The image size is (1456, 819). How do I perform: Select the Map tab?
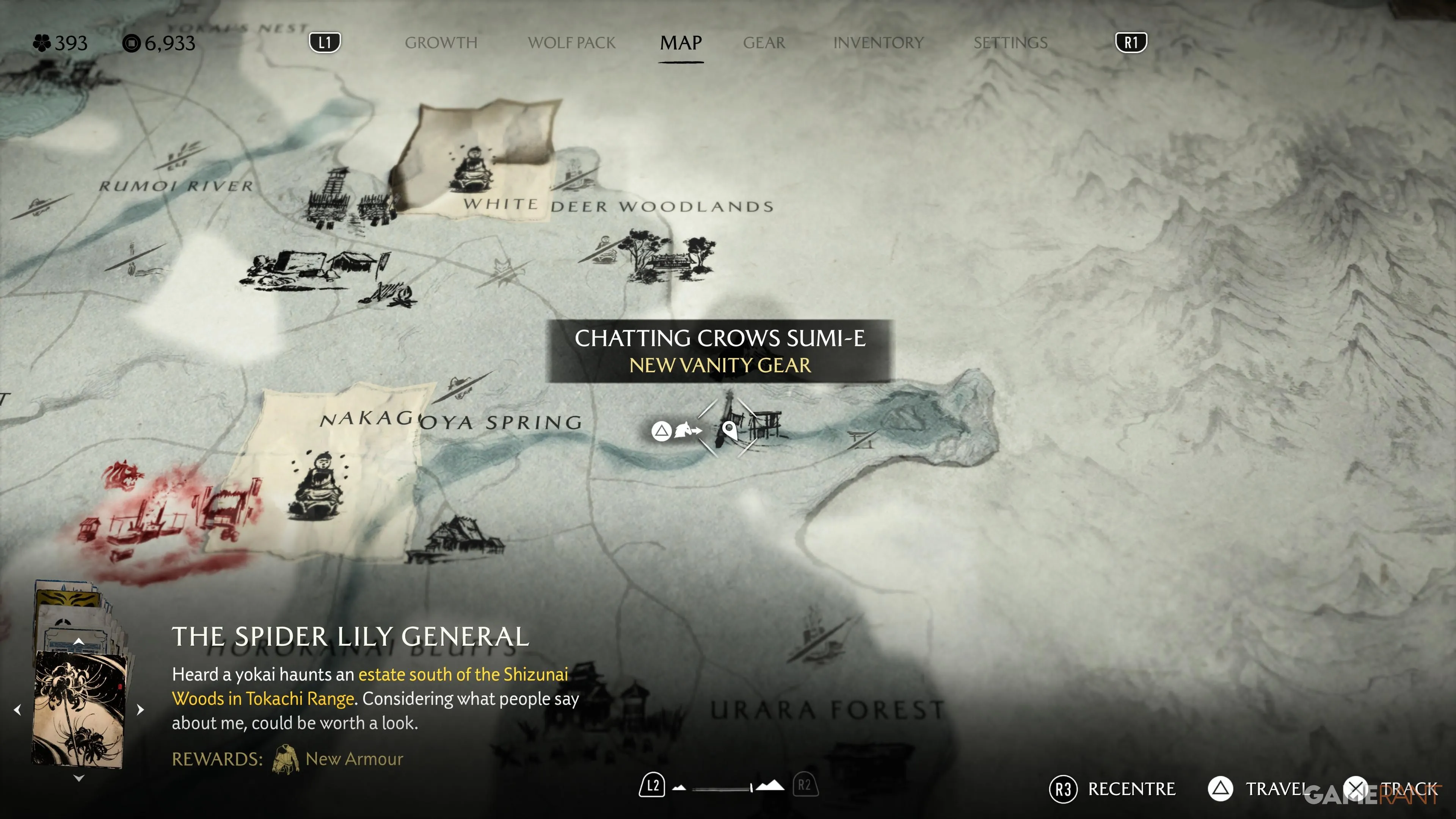[681, 43]
